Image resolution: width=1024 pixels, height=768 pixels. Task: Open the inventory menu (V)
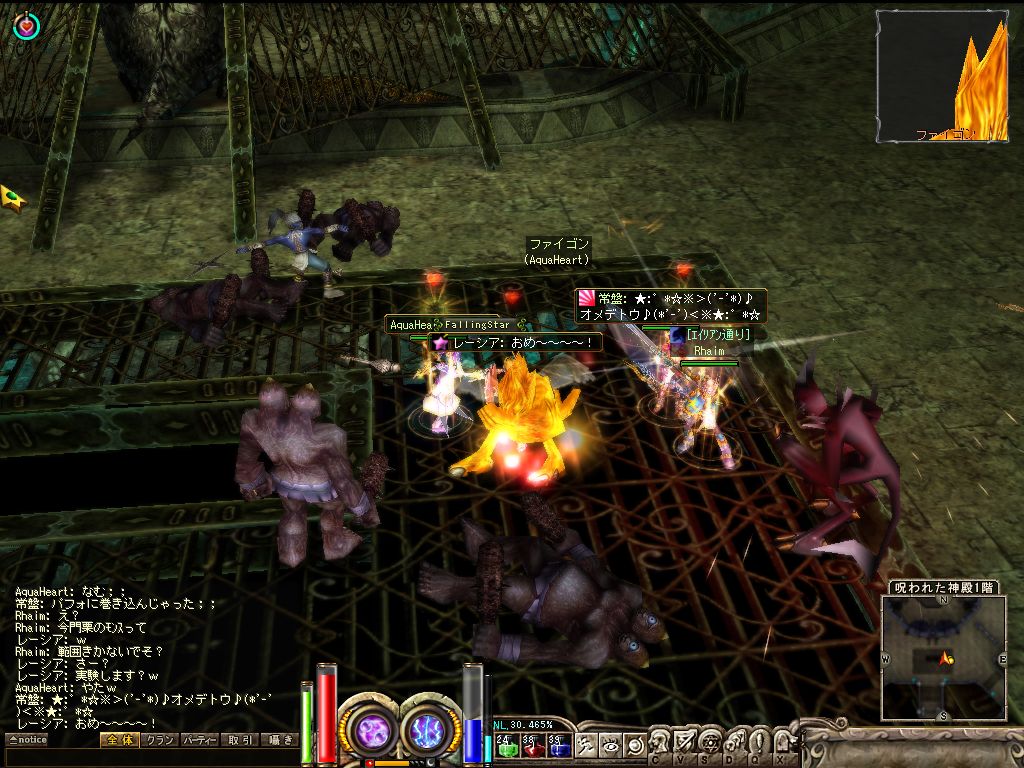[x=685, y=744]
